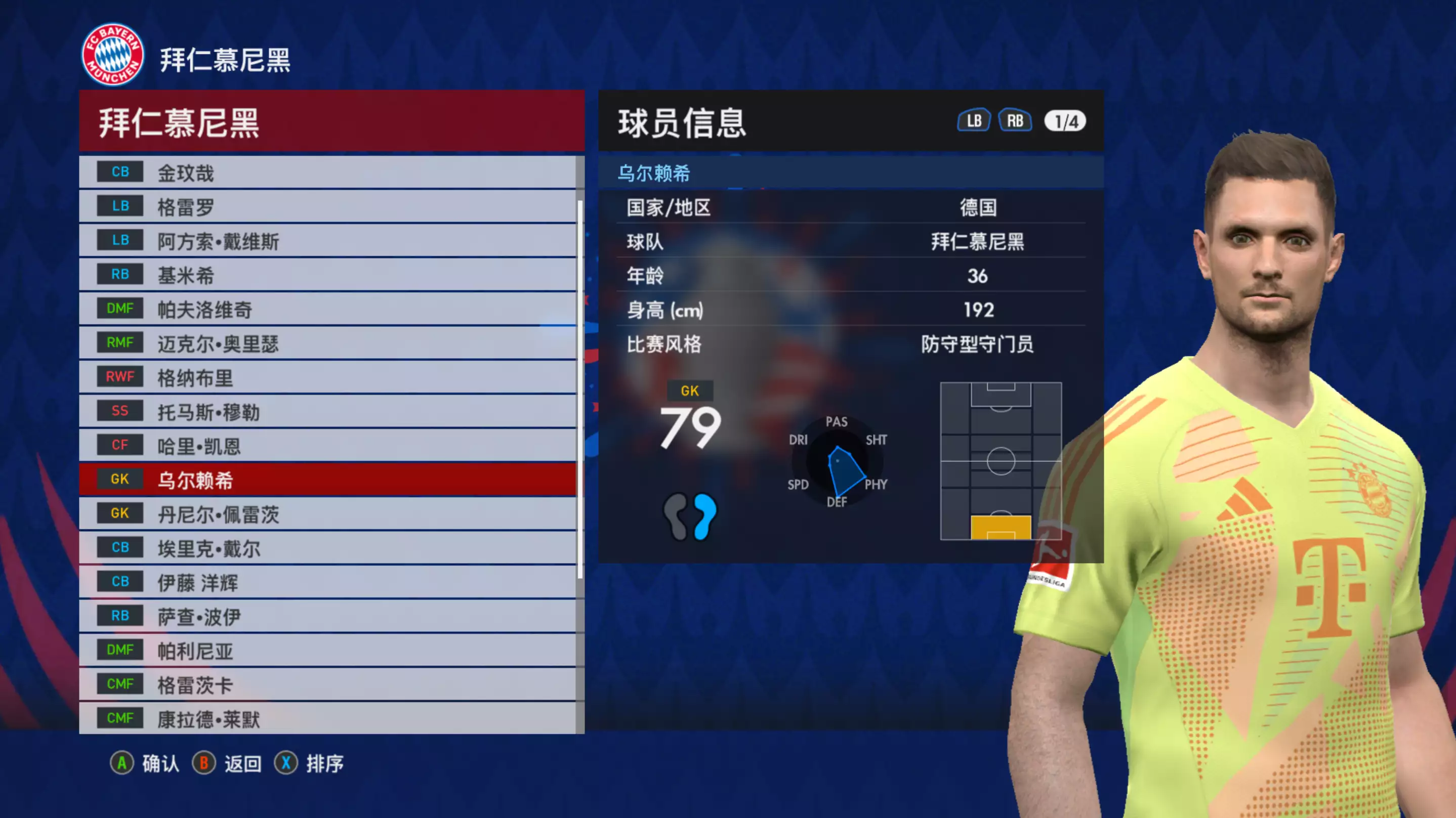Choose center back 埃里克•戴尔
The width and height of the screenshot is (1456, 818).
(328, 548)
